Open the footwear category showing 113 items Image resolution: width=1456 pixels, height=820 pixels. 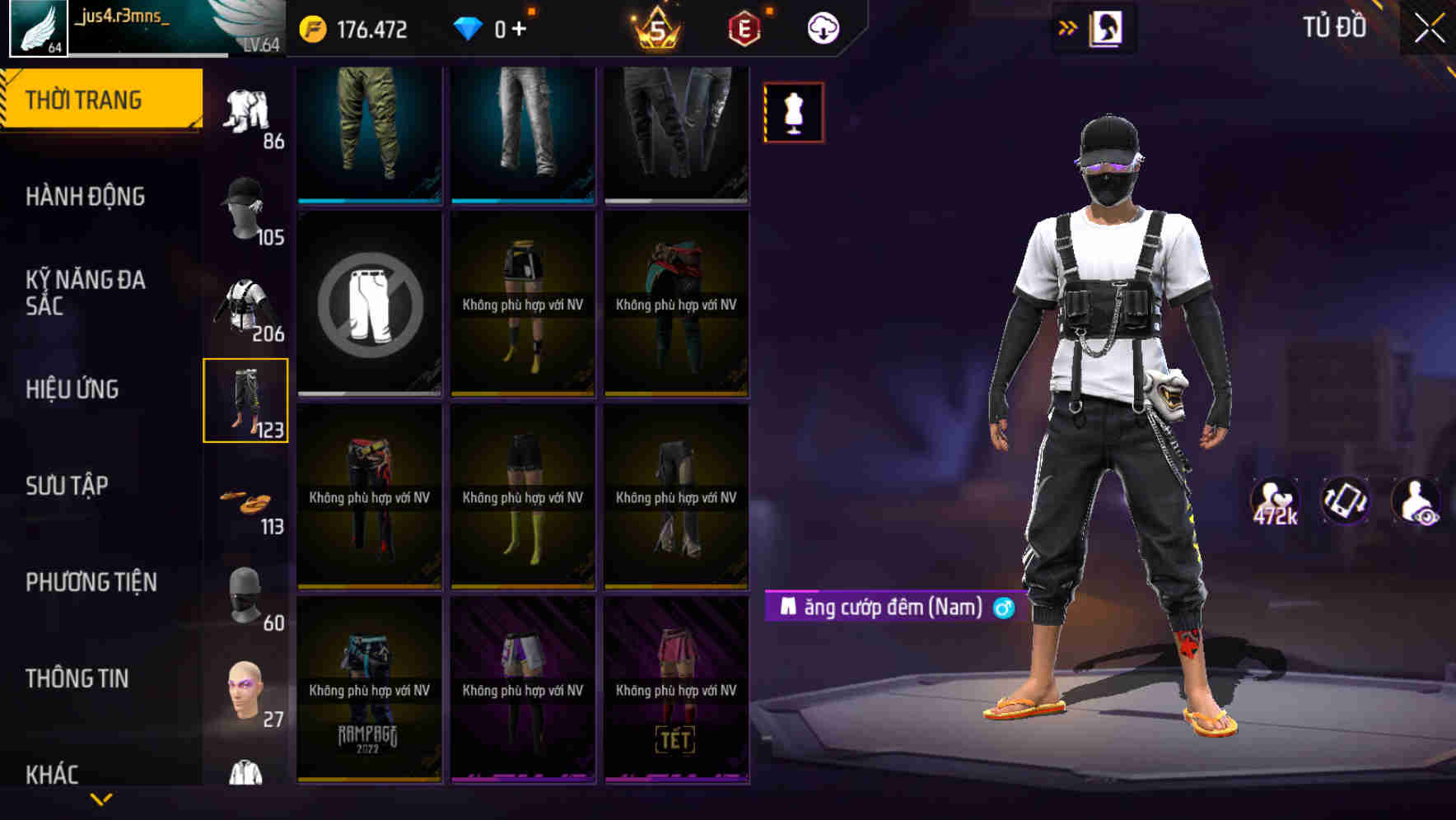[x=246, y=502]
